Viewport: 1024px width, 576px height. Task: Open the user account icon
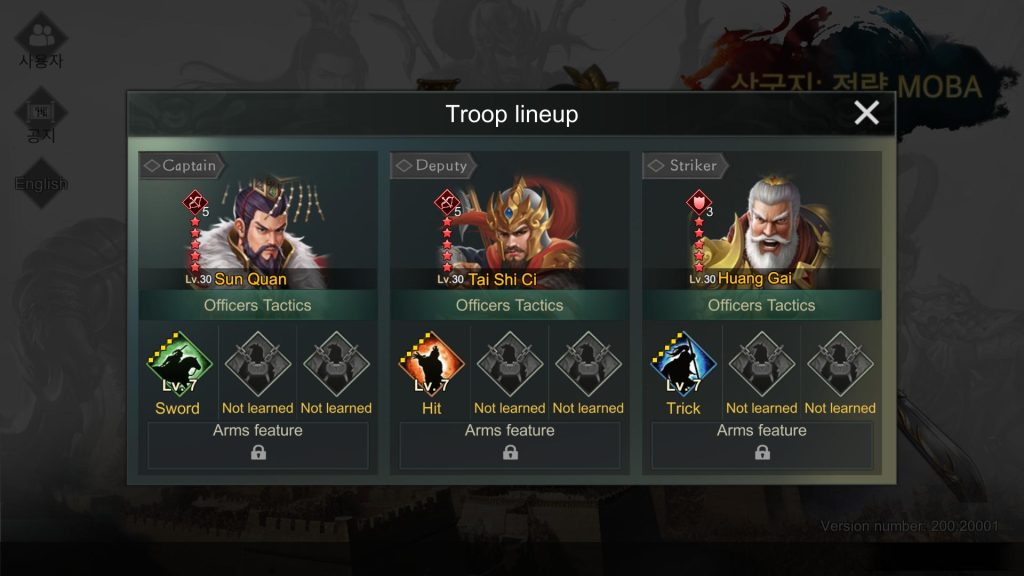41,42
